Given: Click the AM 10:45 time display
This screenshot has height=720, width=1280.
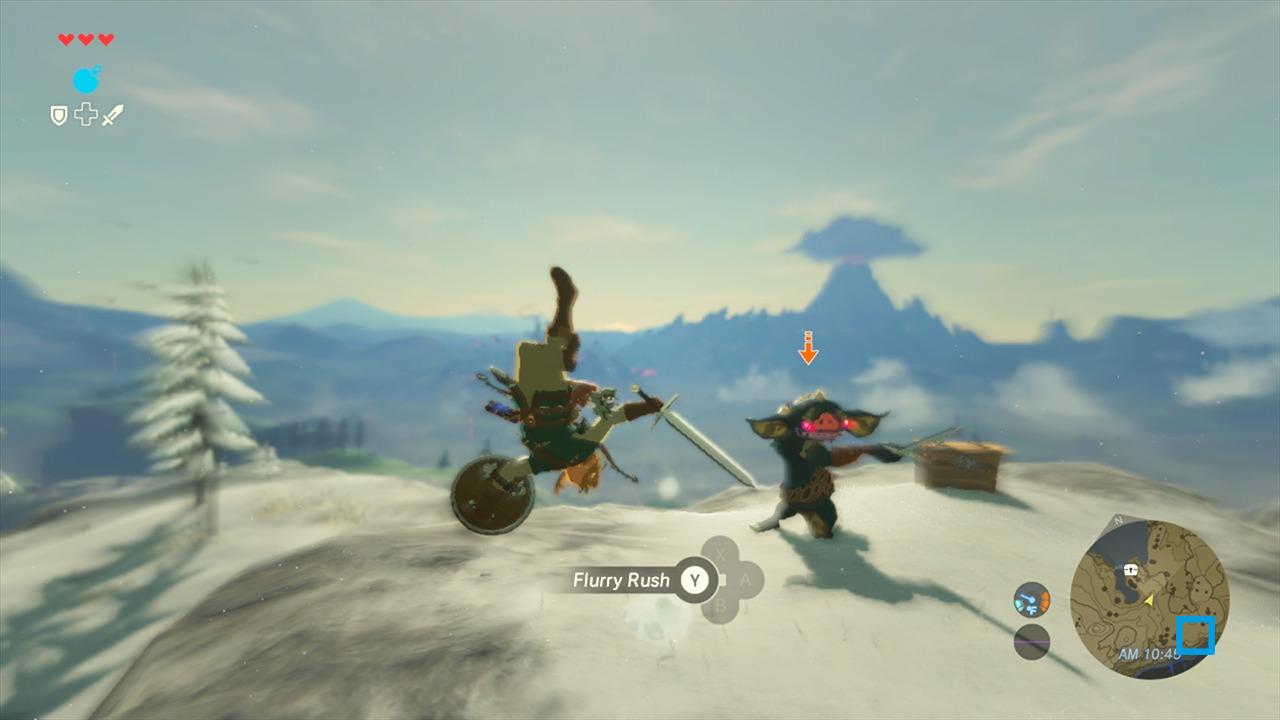Looking at the screenshot, I should click(x=1149, y=651).
